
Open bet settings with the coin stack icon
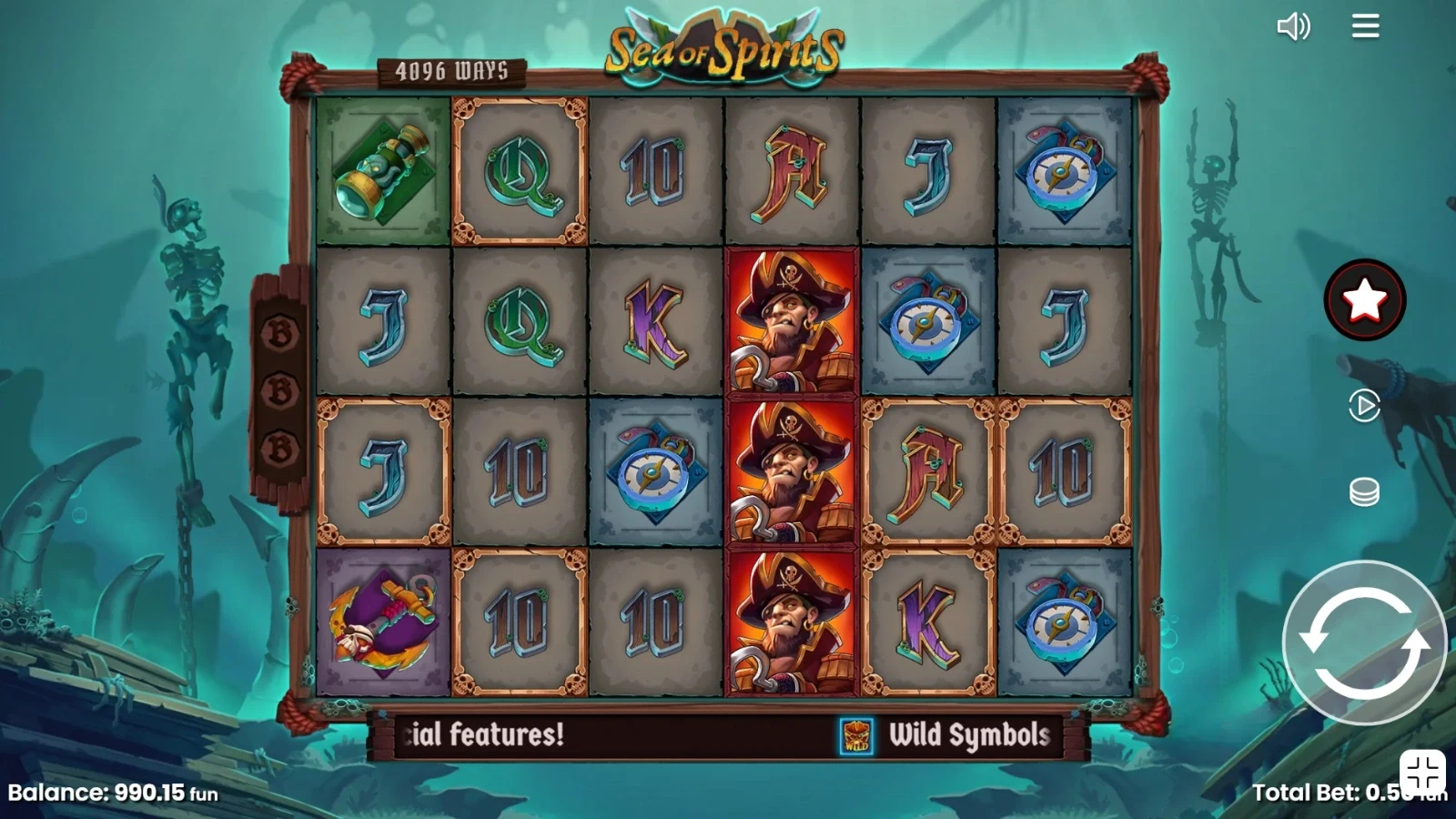click(x=1363, y=491)
